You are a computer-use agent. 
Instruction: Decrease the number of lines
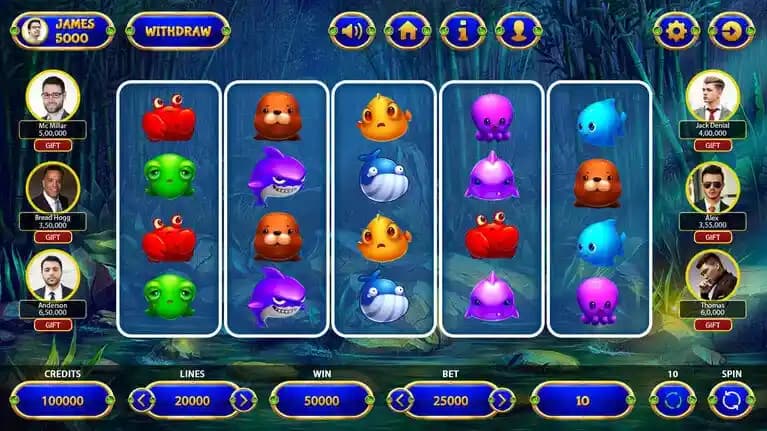pos(142,401)
